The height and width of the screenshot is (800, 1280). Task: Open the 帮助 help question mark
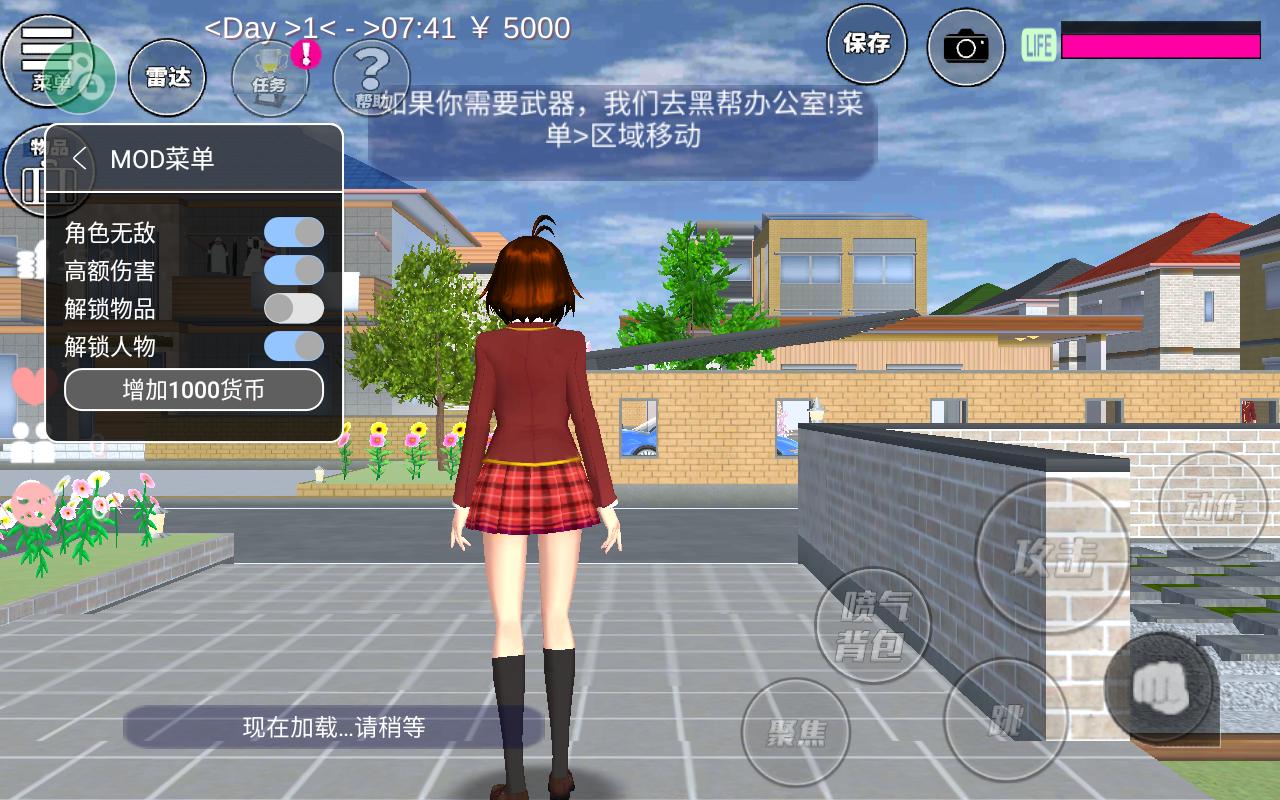coord(370,76)
